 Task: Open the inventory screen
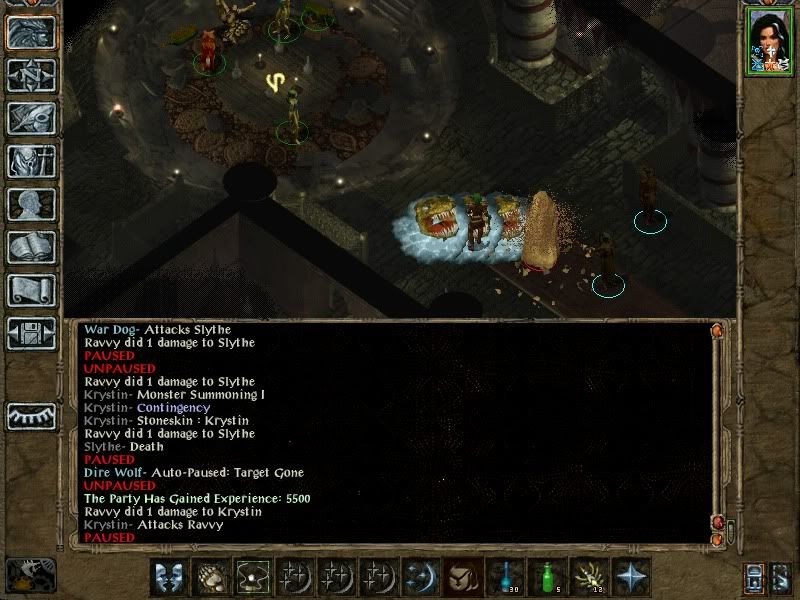[31, 161]
